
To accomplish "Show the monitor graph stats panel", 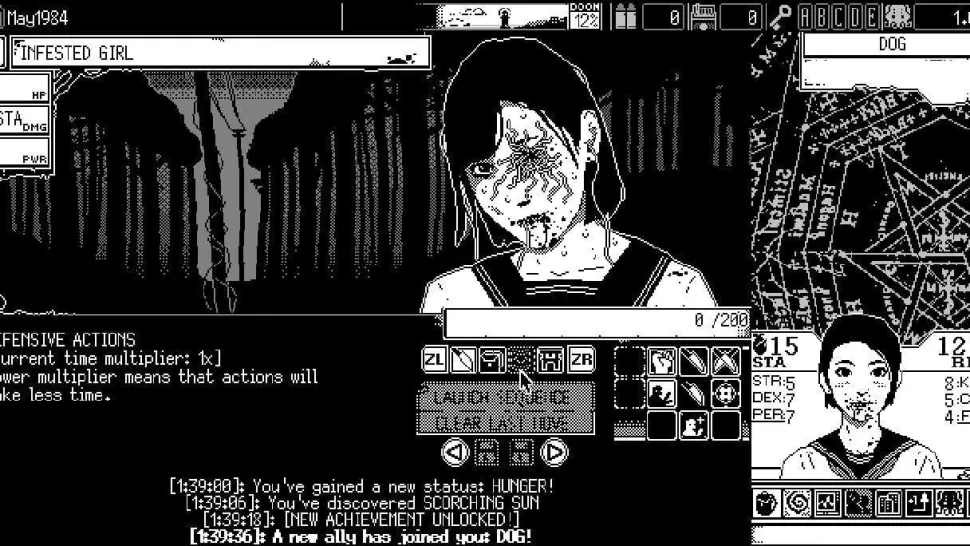I will coord(827,502).
